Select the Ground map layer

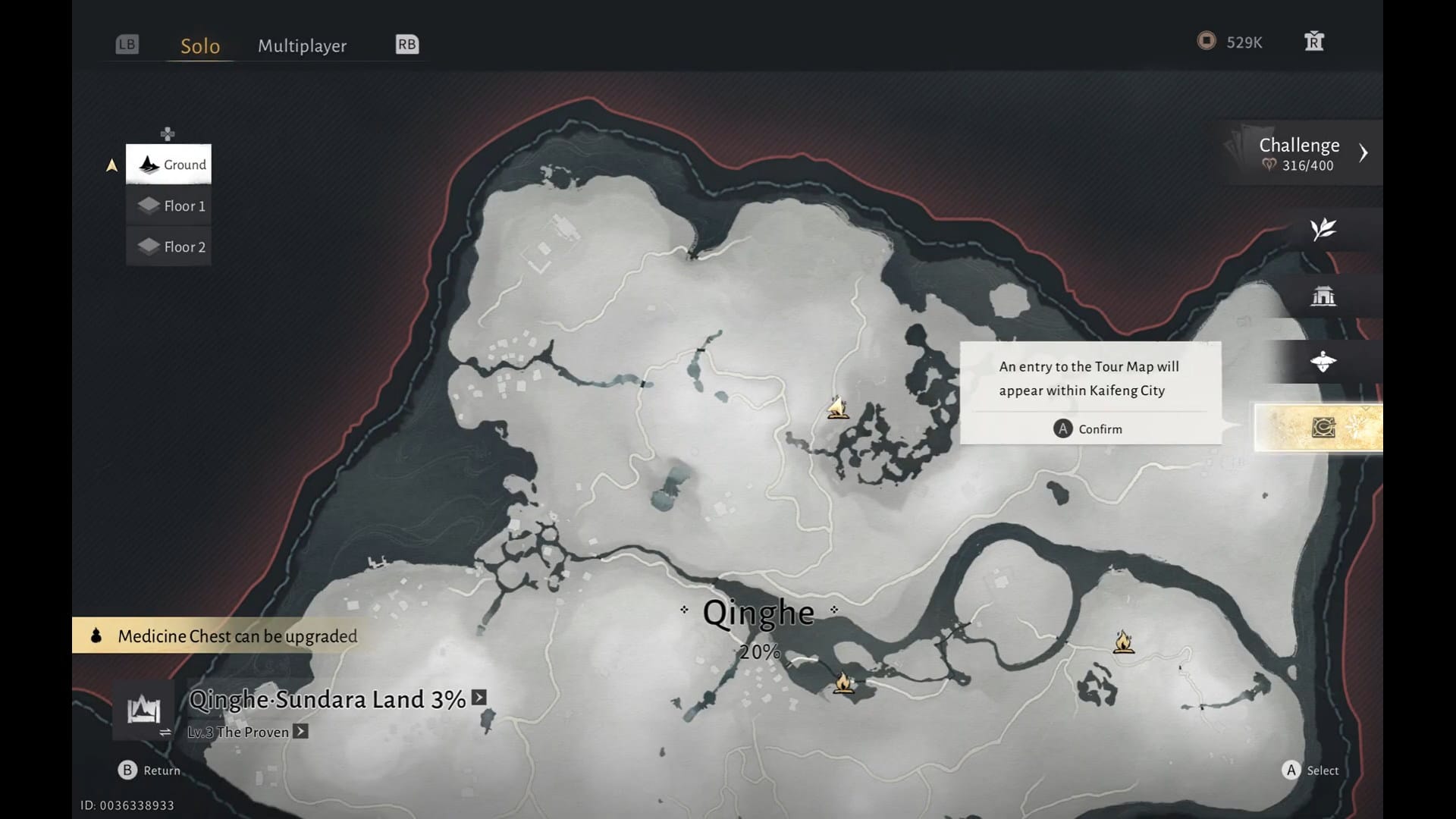(168, 165)
